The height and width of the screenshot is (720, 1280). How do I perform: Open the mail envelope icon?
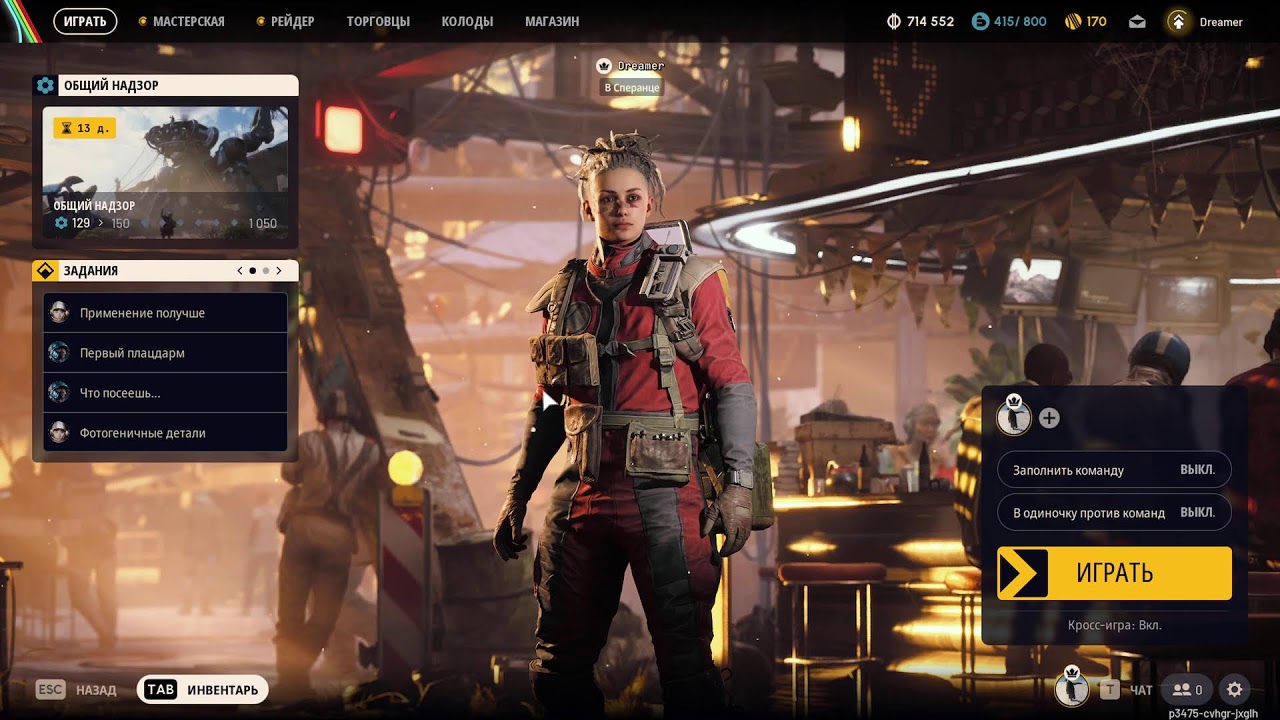[1137, 21]
